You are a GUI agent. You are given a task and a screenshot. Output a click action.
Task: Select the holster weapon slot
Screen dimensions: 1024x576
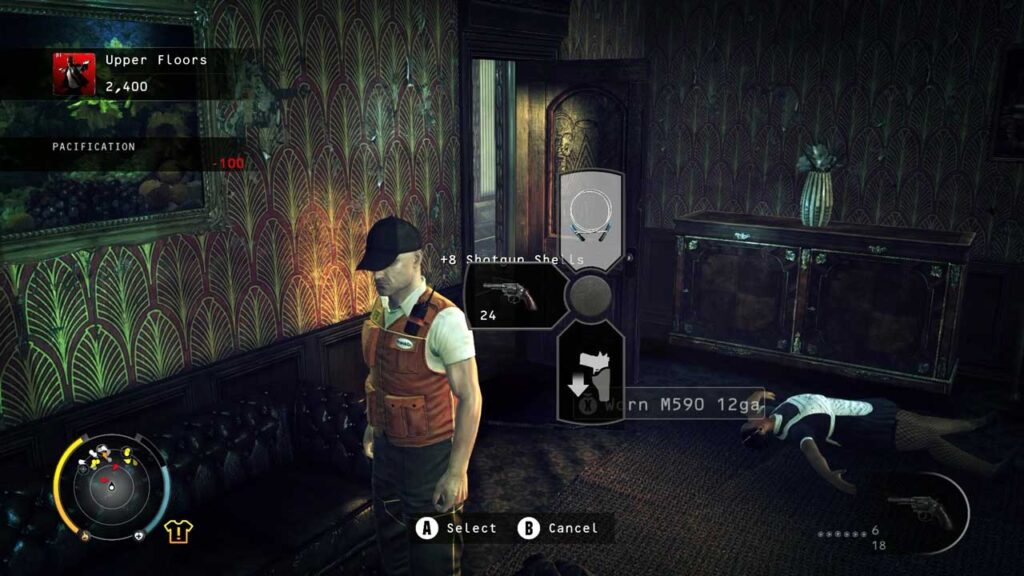coord(591,373)
